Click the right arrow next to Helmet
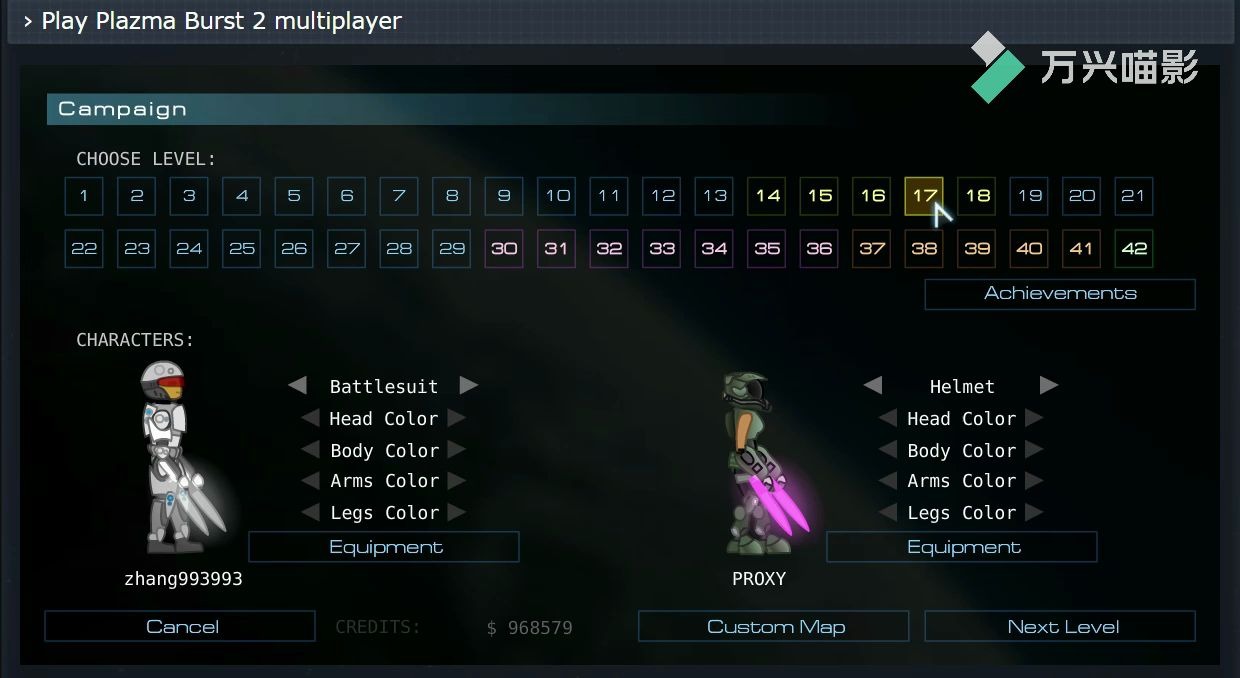This screenshot has width=1240, height=678. 1048,385
